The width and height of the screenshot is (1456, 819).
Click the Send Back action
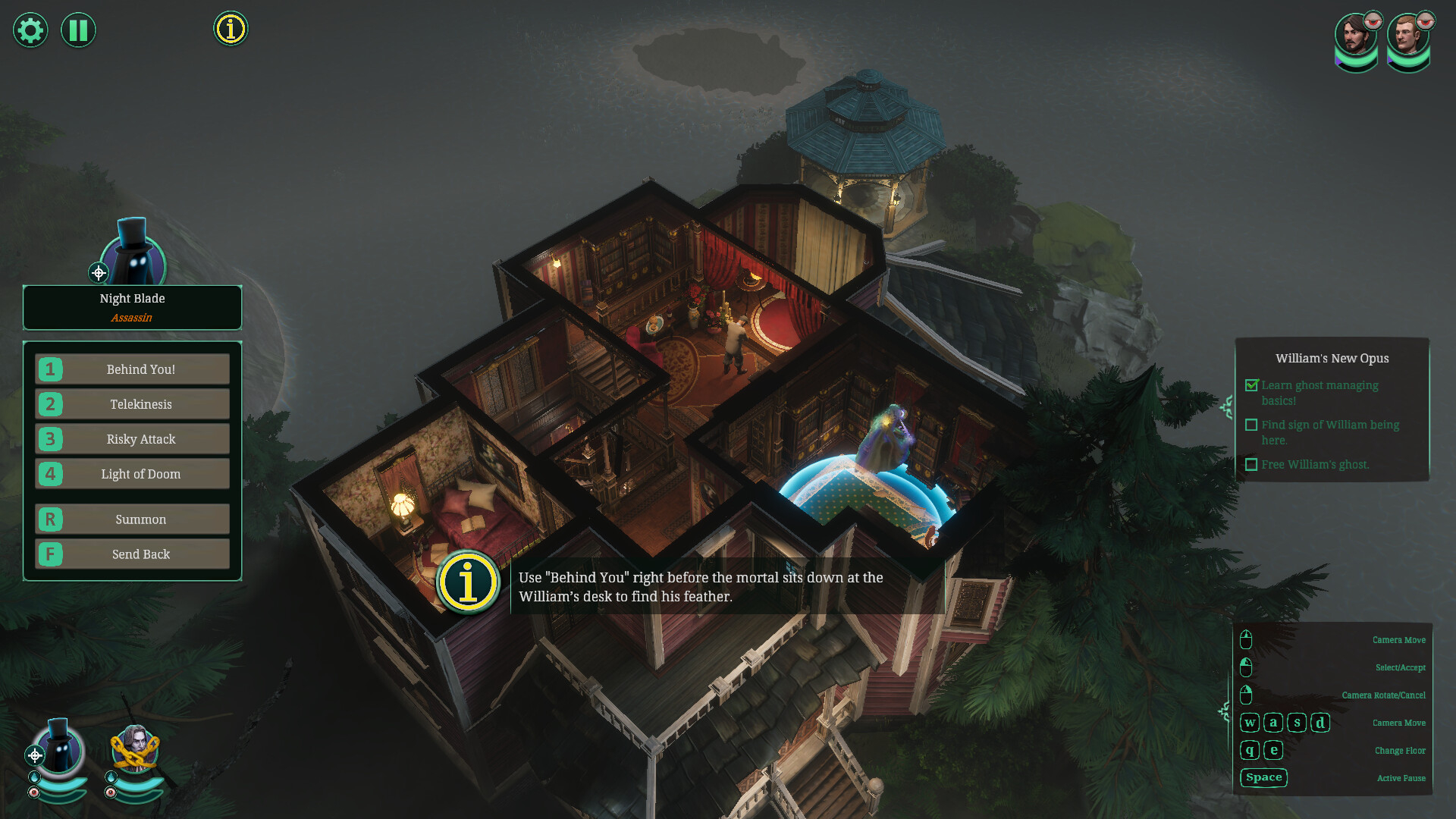(133, 554)
